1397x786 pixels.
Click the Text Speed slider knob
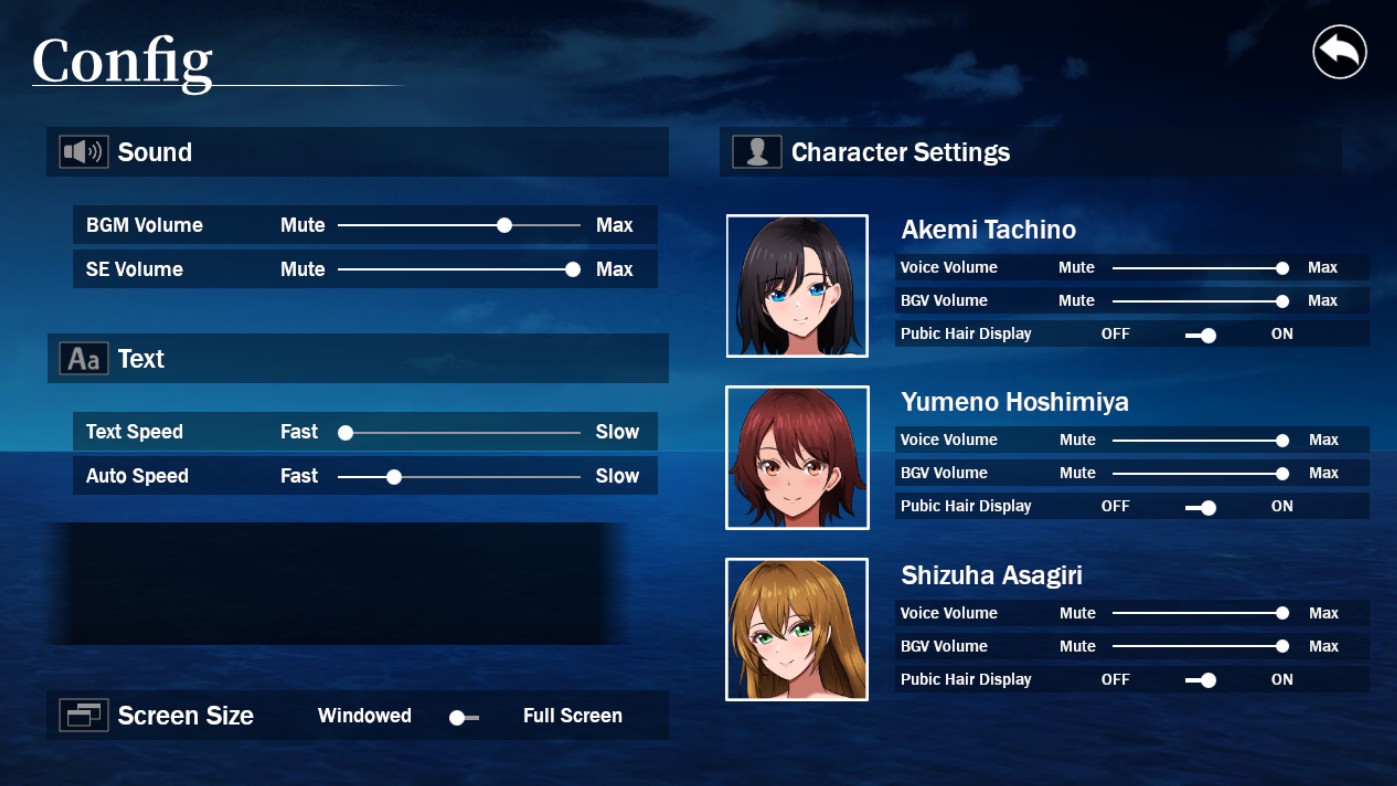(x=345, y=432)
